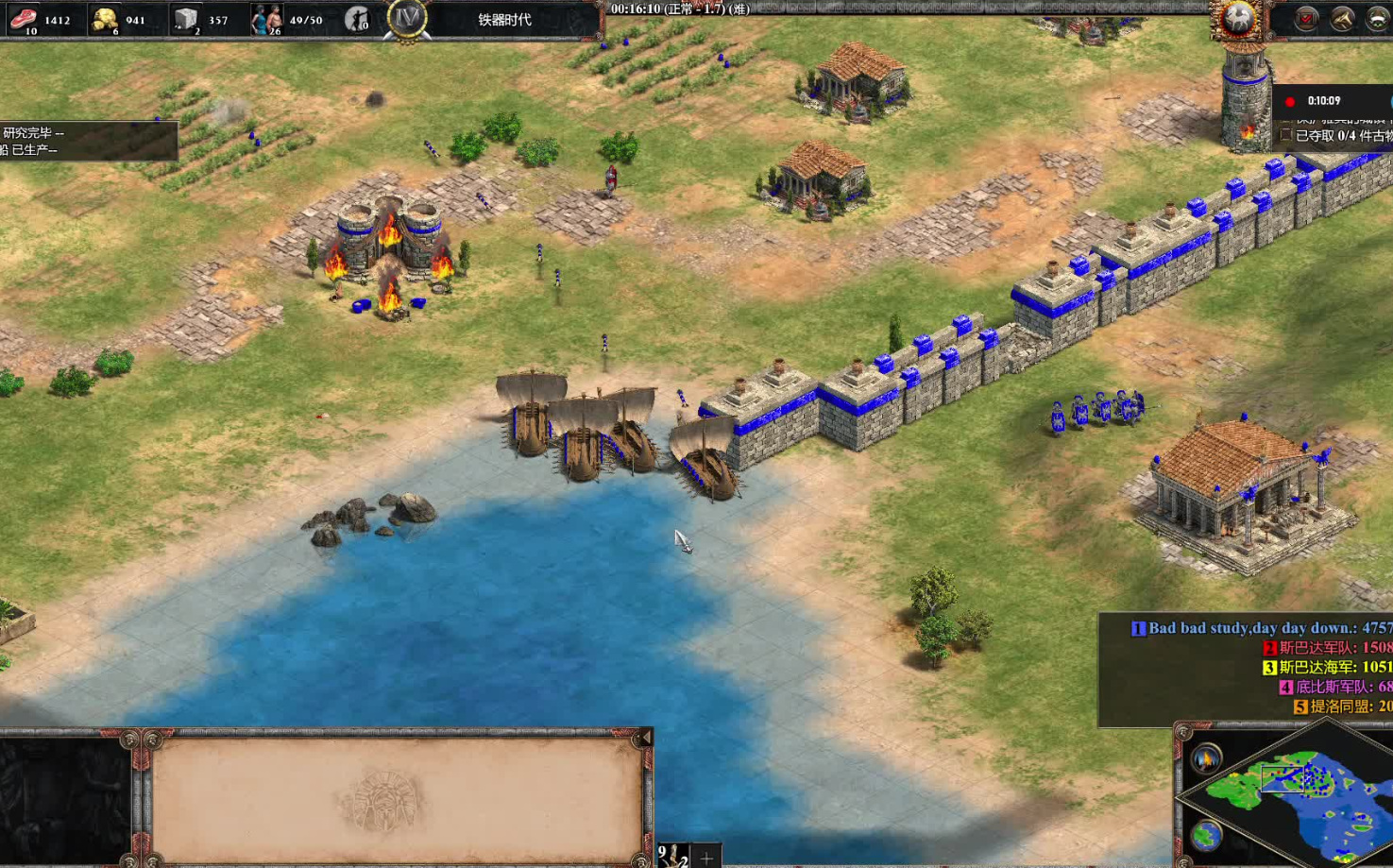The image size is (1393, 868).
Task: Click the stone resource icon
Action: pyautogui.click(x=186, y=18)
